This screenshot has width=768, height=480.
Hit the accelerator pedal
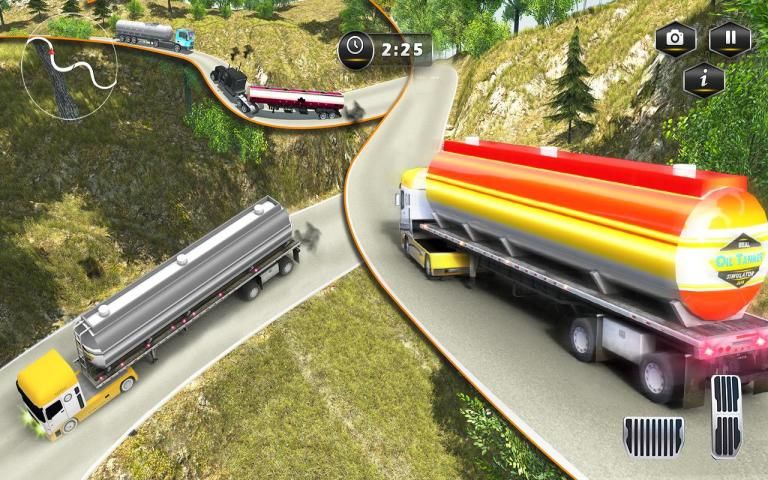point(726,416)
